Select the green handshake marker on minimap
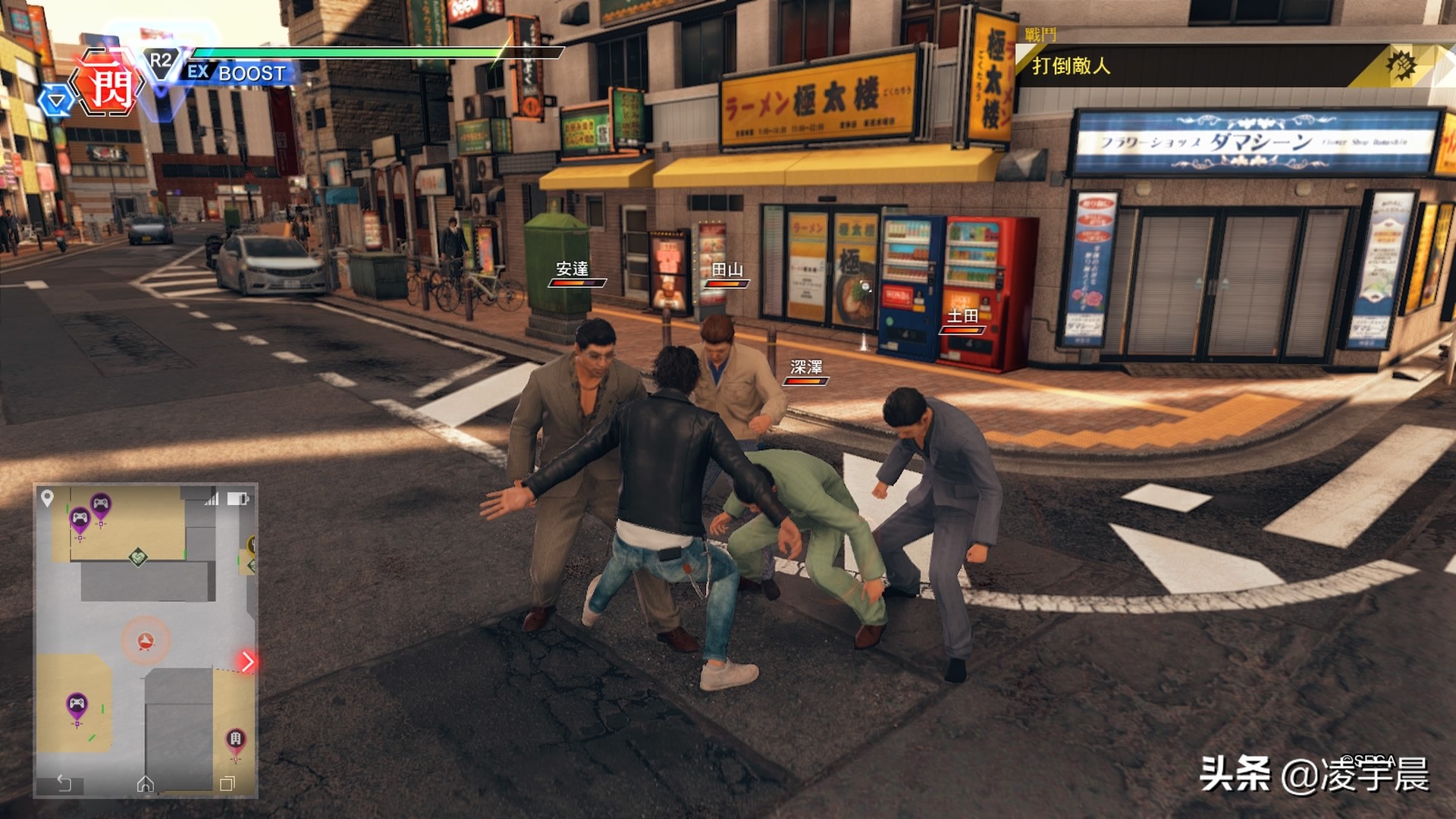Screen dimensions: 1456x819 click(x=137, y=557)
